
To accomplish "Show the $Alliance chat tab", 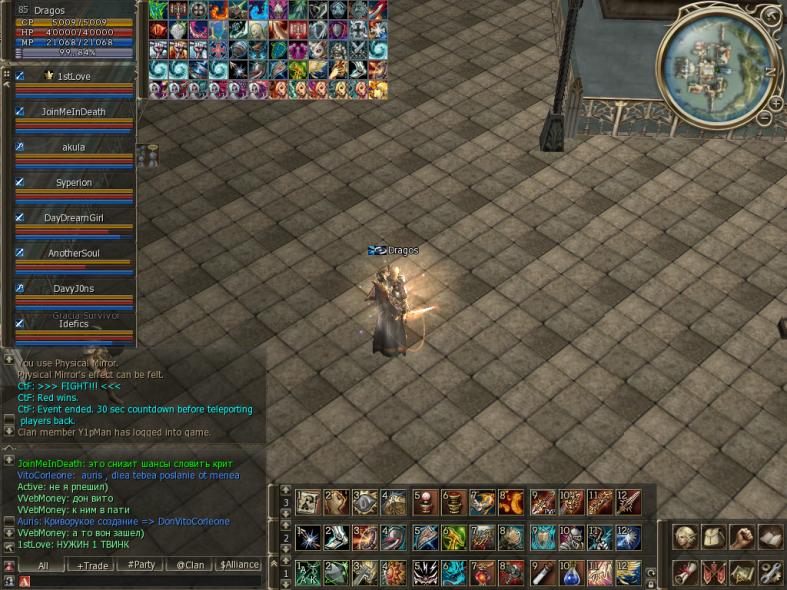I will coord(239,565).
